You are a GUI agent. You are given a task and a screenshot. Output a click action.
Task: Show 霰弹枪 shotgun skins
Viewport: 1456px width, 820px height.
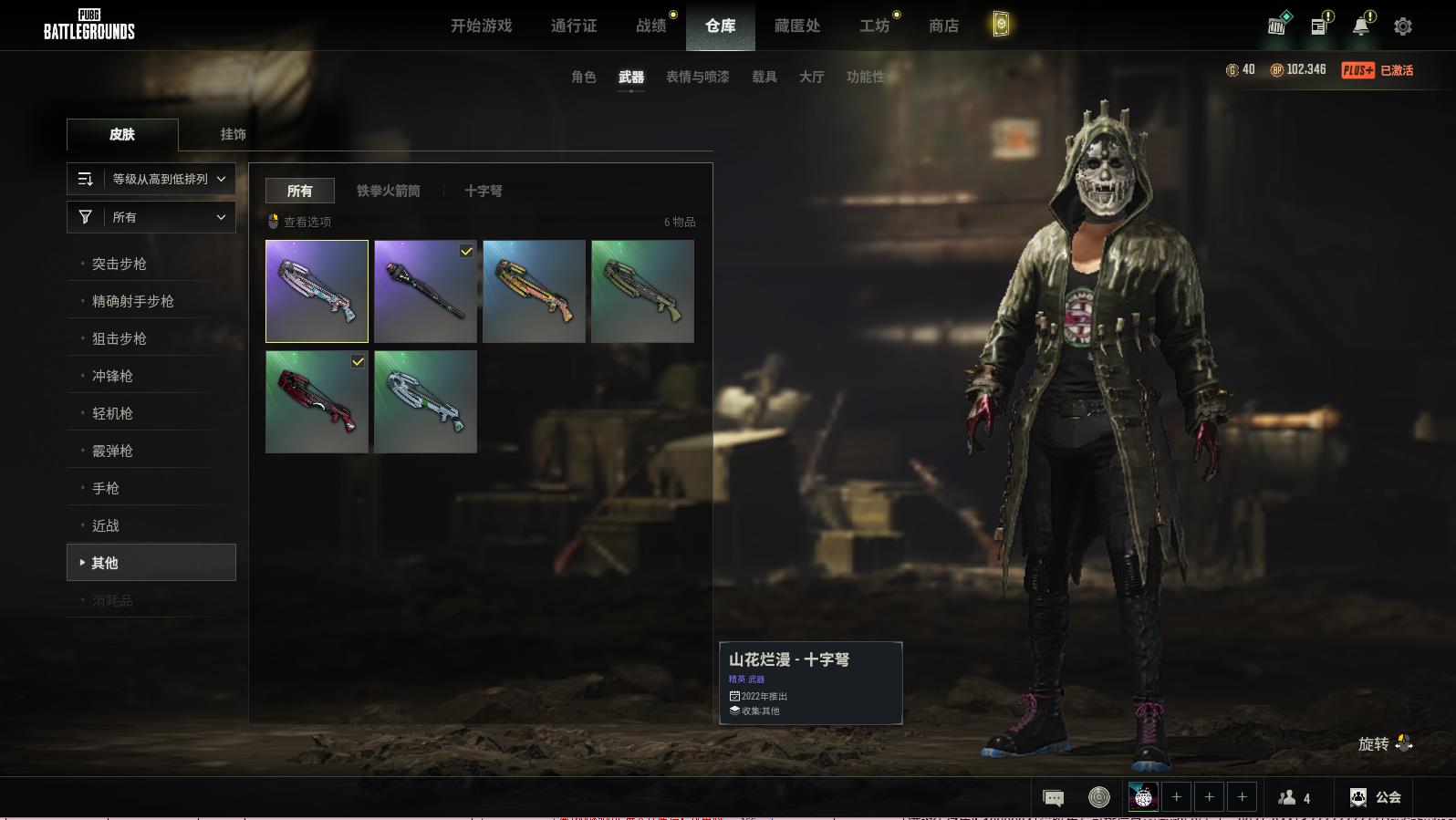coord(112,451)
